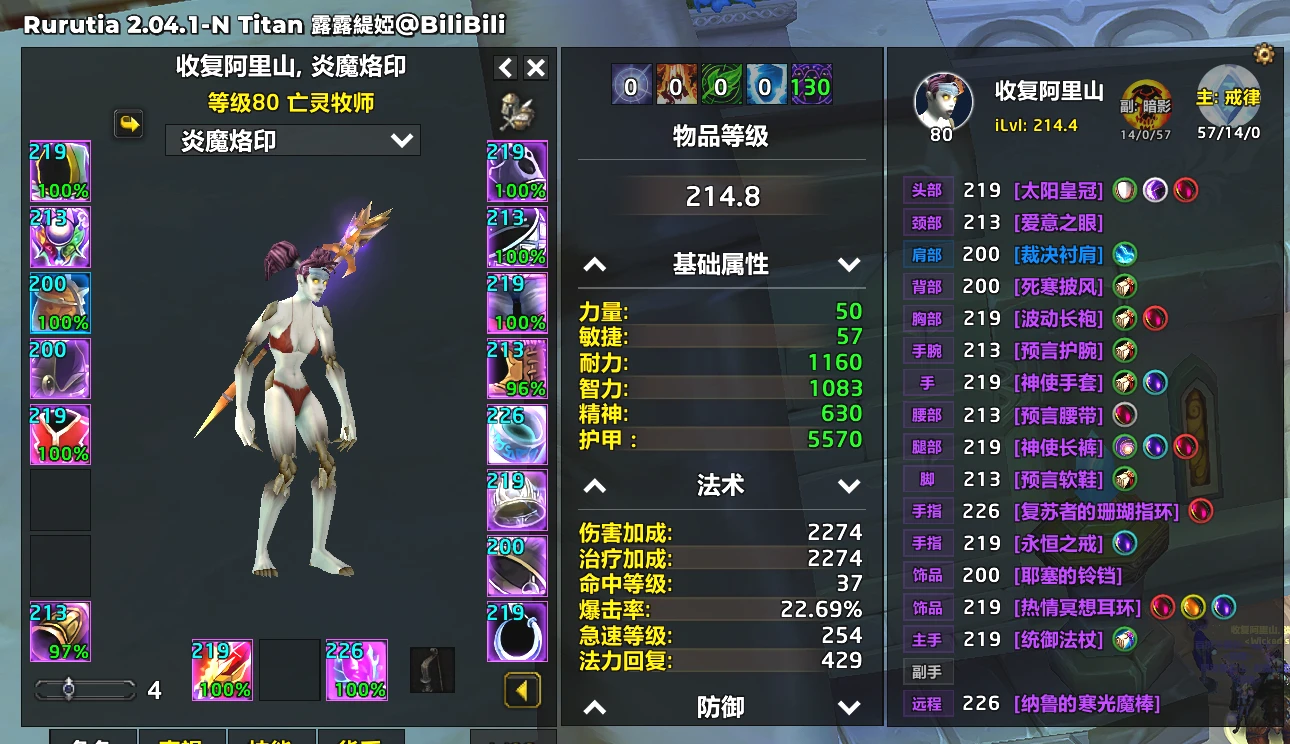Switch to the 技能 tab at the bottom
The height and width of the screenshot is (744, 1290).
pyautogui.click(x=273, y=740)
